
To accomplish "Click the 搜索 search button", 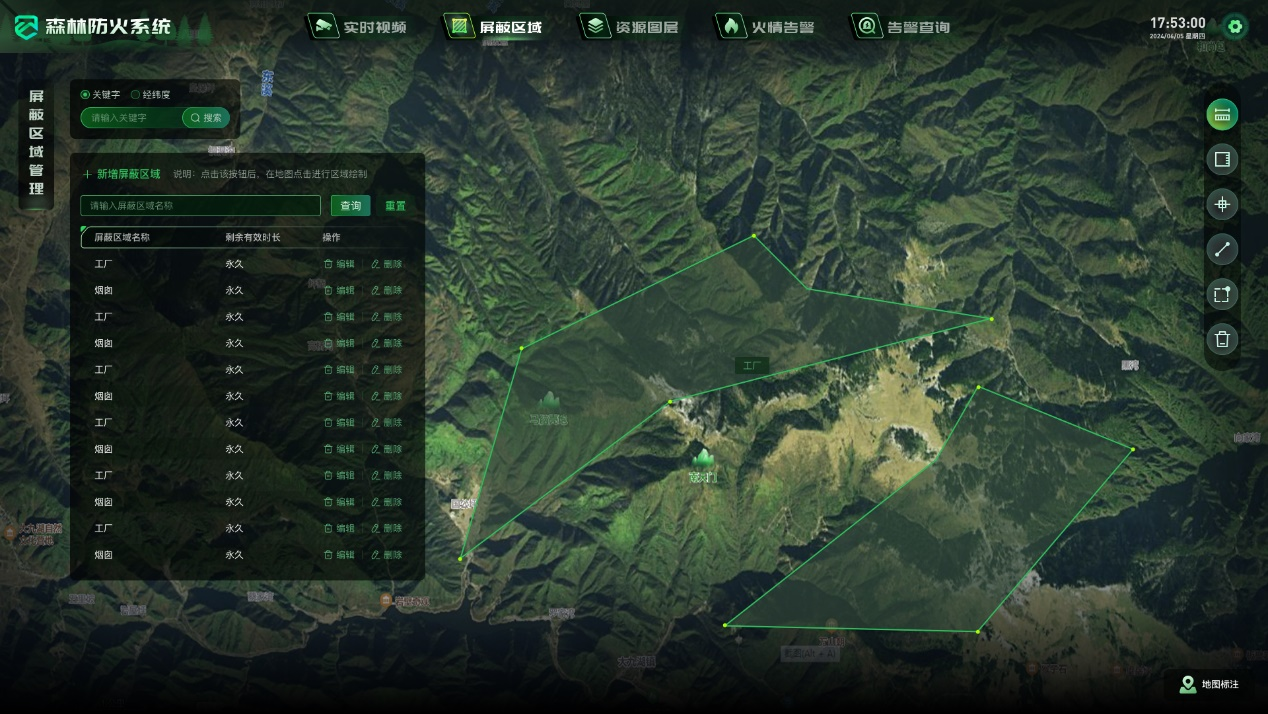I will (x=206, y=118).
